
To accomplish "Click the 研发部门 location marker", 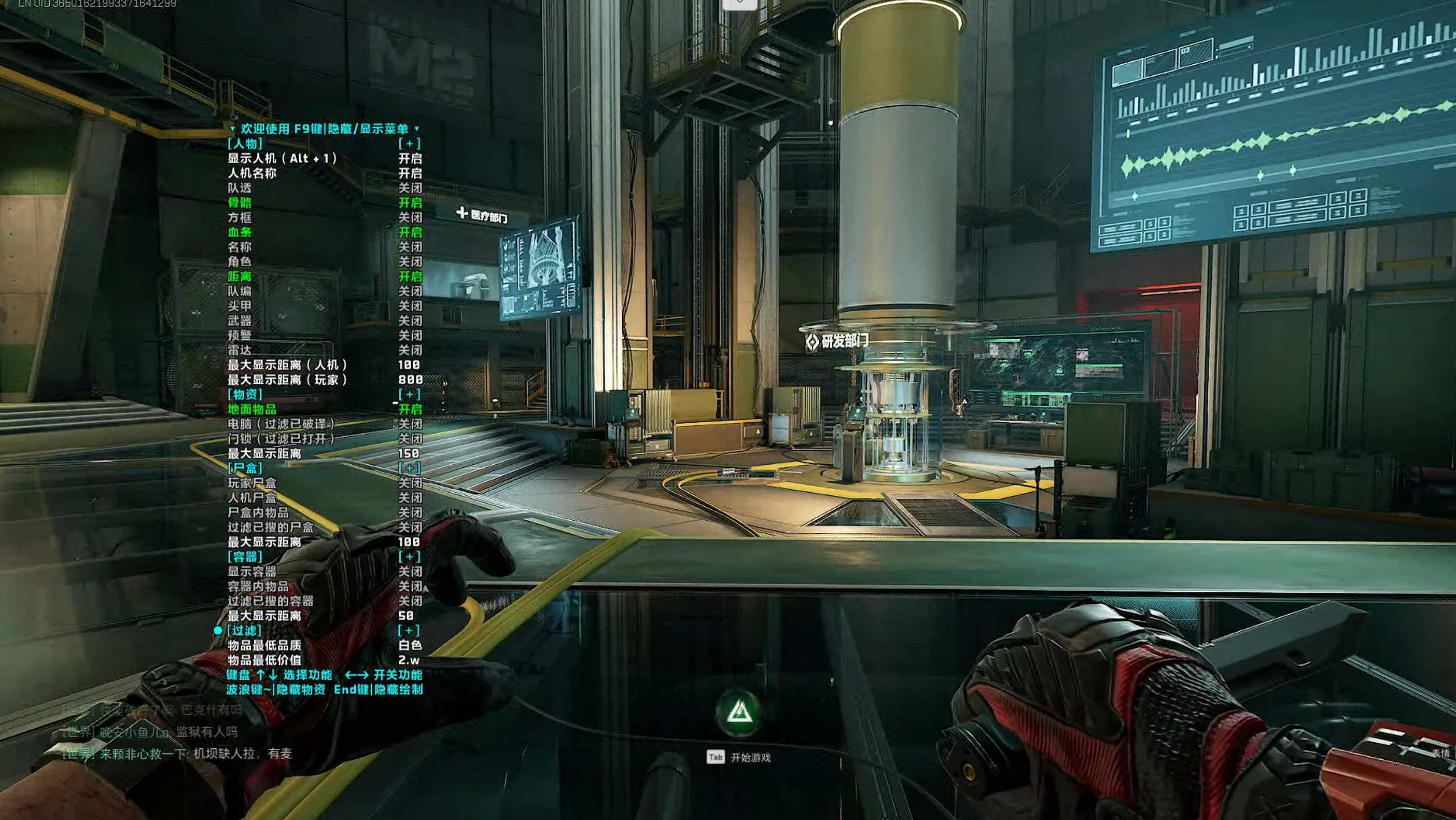I will [837, 341].
